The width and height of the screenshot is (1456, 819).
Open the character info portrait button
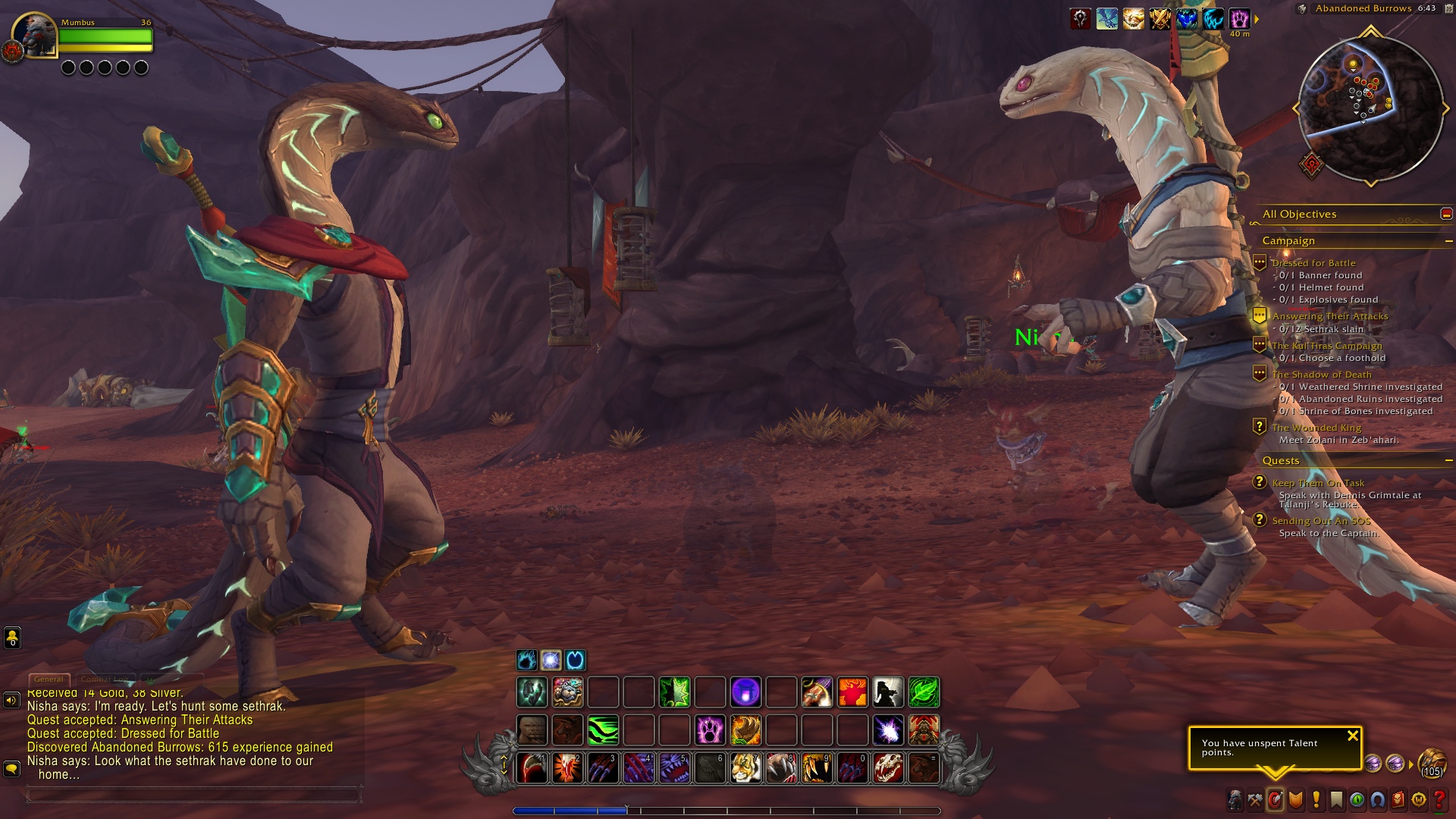point(1235,800)
